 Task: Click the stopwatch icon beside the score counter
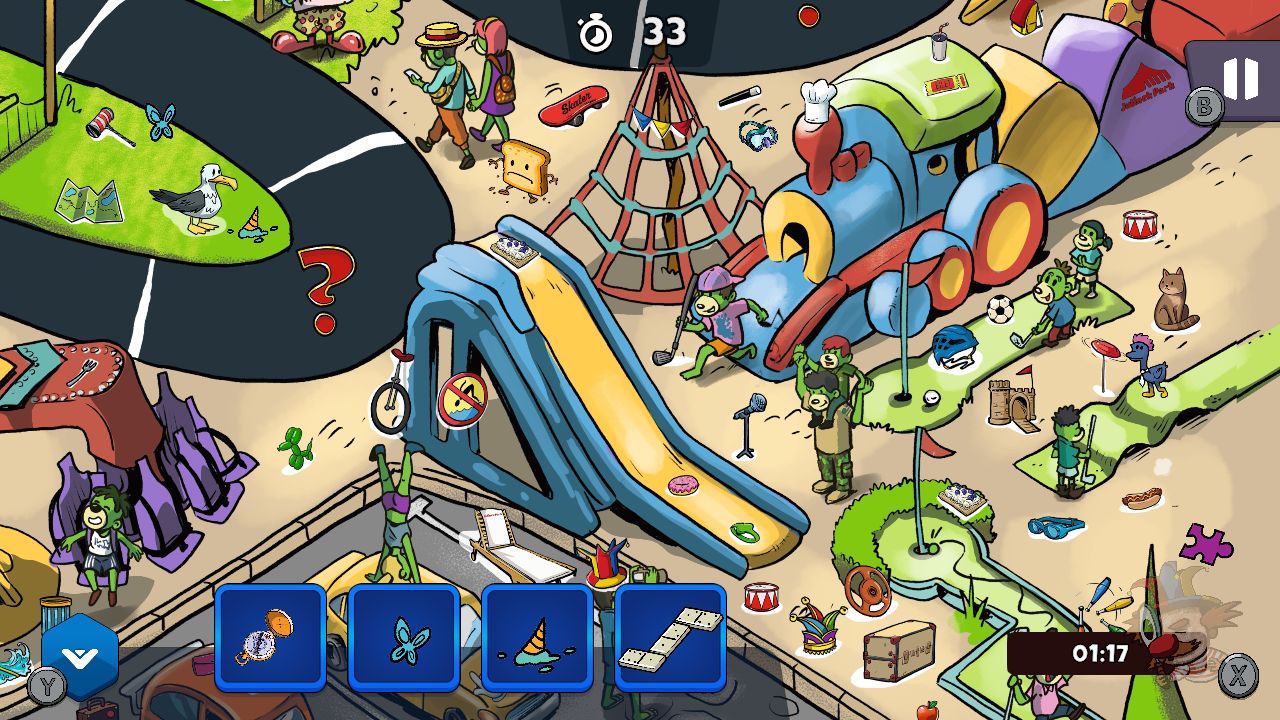594,31
